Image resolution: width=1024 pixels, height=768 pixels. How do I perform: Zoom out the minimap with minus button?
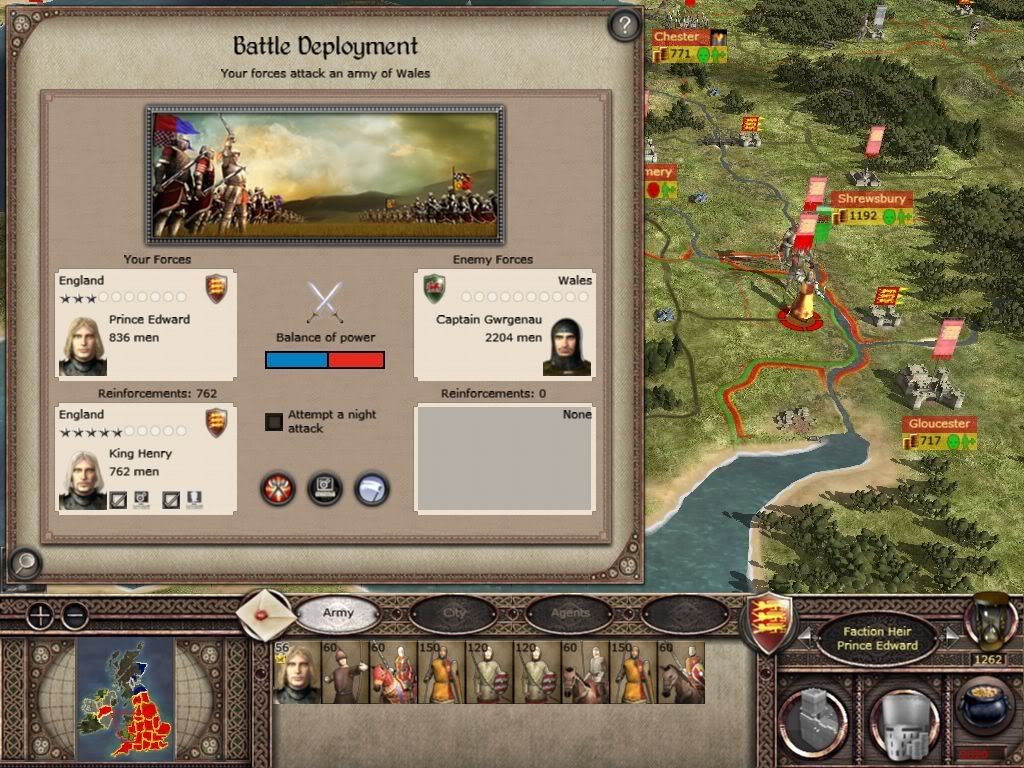point(74,615)
